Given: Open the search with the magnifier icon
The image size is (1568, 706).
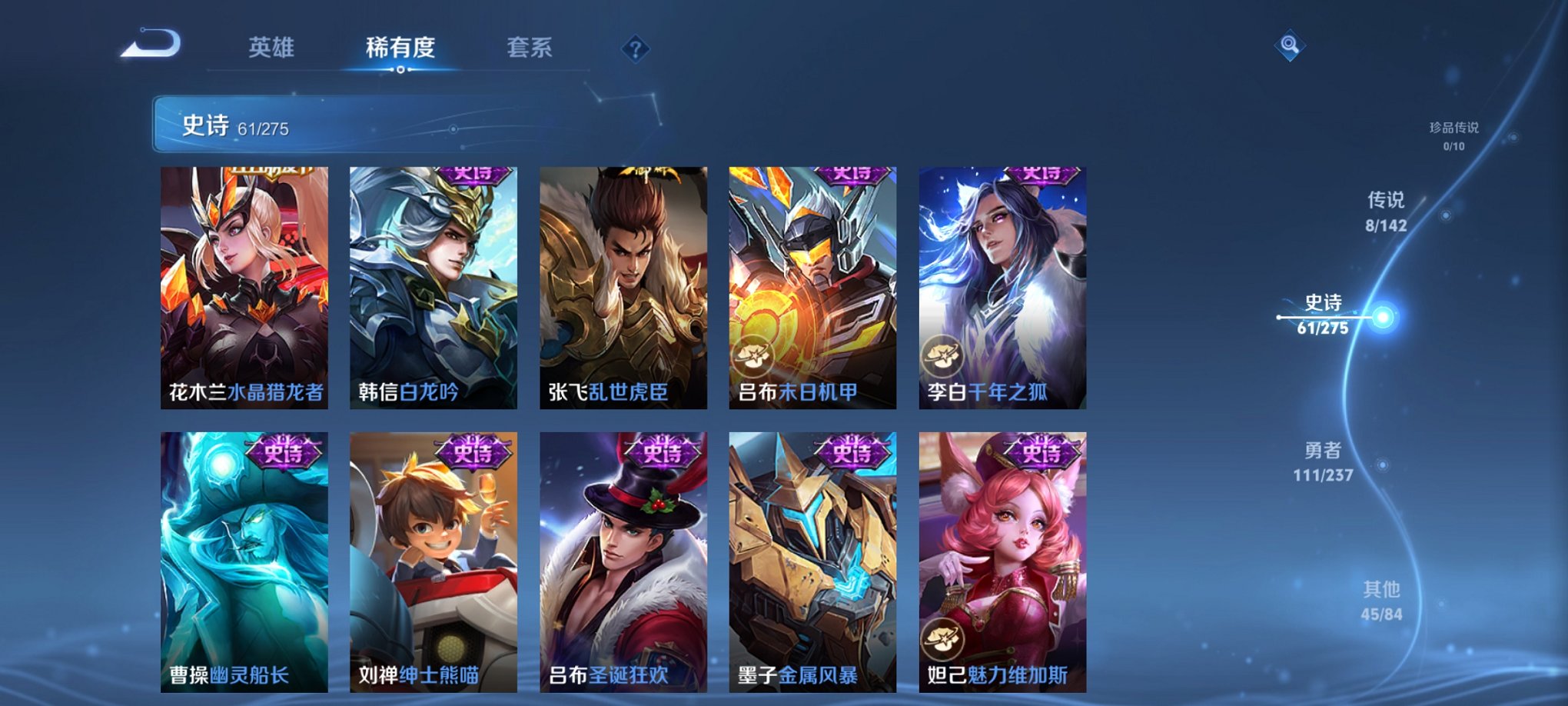Looking at the screenshot, I should click(1290, 45).
